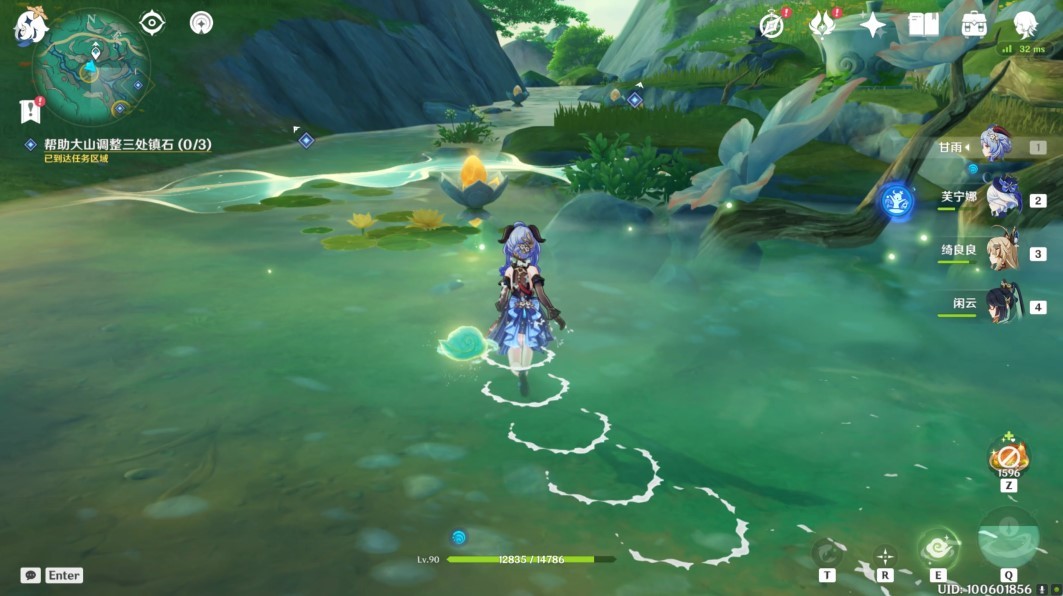This screenshot has height=596, width=1063.
Task: Switch to party member 绮良良
Action: pyautogui.click(x=1001, y=252)
